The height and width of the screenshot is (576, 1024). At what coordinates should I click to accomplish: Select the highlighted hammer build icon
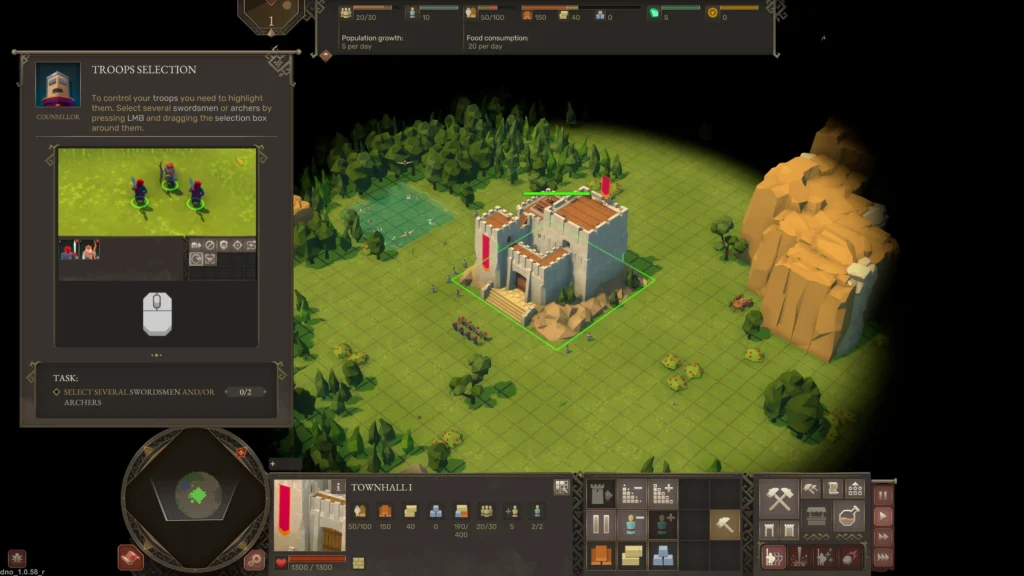click(x=725, y=523)
